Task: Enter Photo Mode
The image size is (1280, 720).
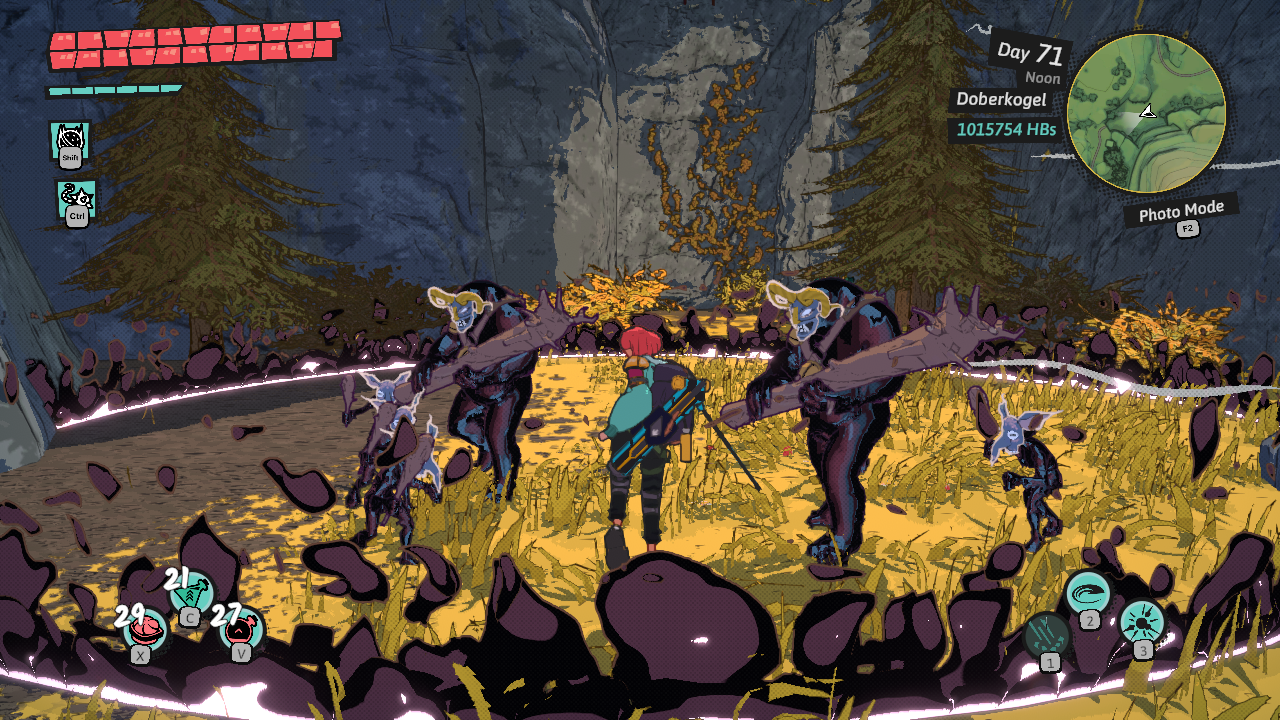Action: (x=1181, y=211)
